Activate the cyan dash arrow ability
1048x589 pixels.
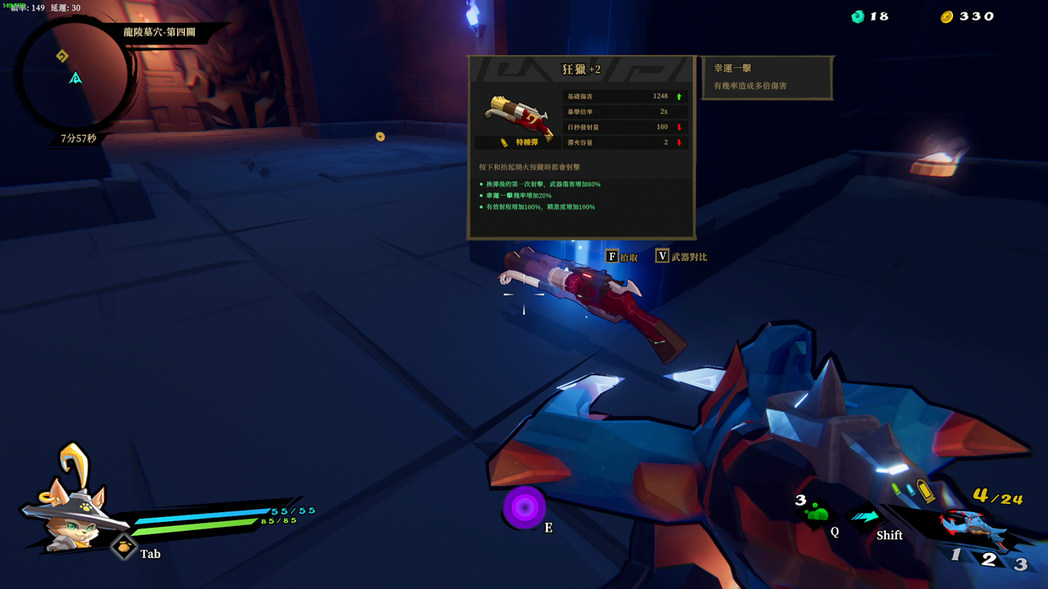click(865, 516)
